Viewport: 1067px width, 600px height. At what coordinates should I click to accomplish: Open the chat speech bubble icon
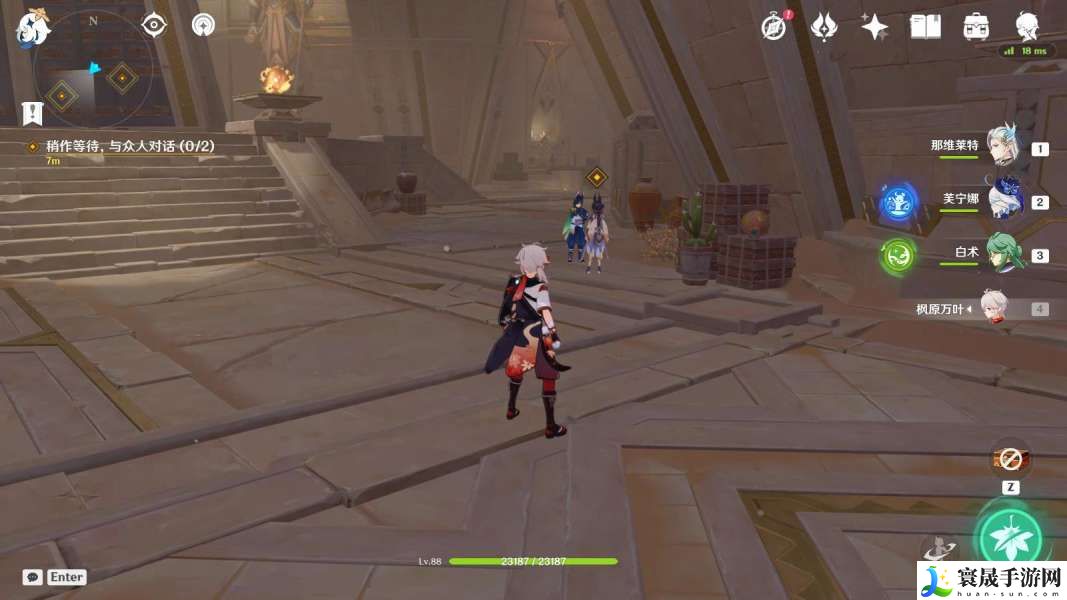[33, 577]
